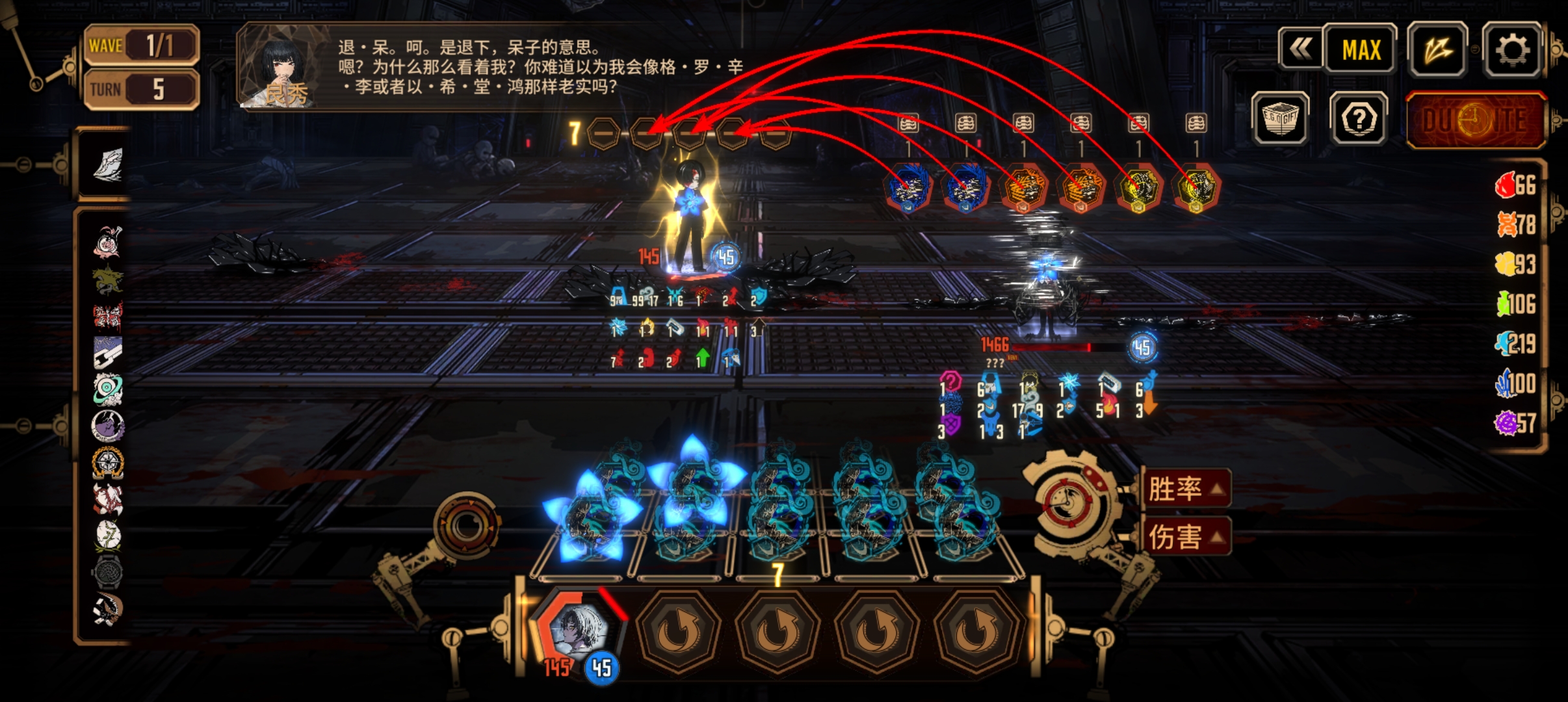Click the cracked white egg gift icon
Image resolution: width=1568 pixels, height=702 pixels.
tap(107, 535)
